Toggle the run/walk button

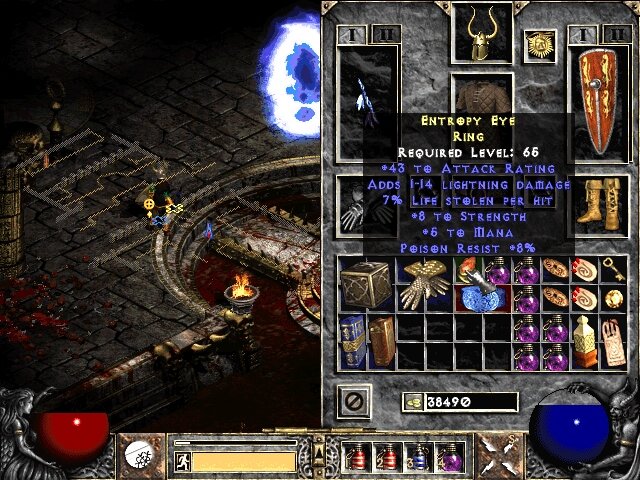click(x=183, y=462)
